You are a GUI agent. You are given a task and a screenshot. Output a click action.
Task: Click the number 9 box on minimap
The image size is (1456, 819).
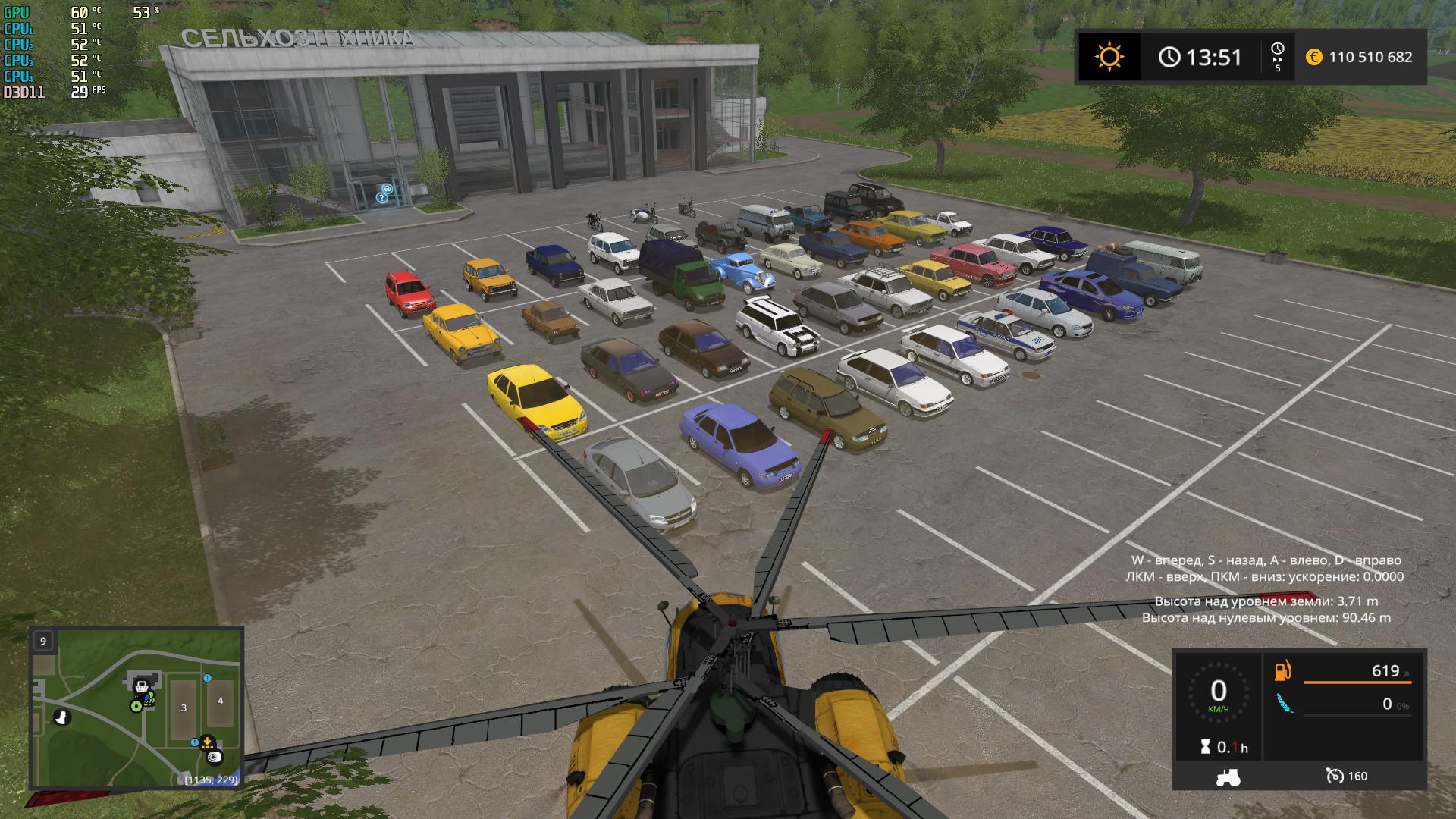[43, 641]
